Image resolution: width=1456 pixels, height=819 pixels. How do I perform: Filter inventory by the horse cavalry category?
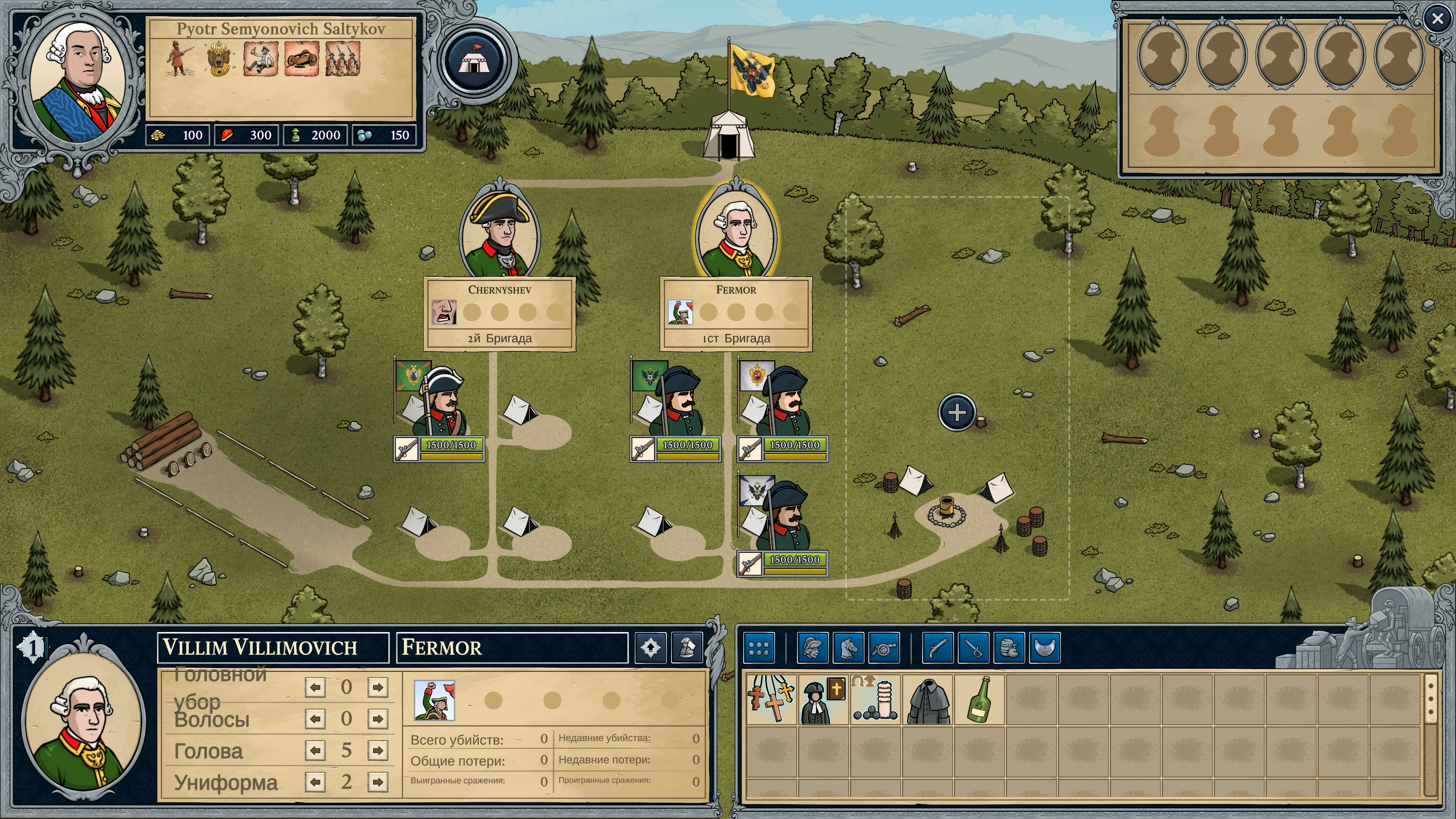849,648
